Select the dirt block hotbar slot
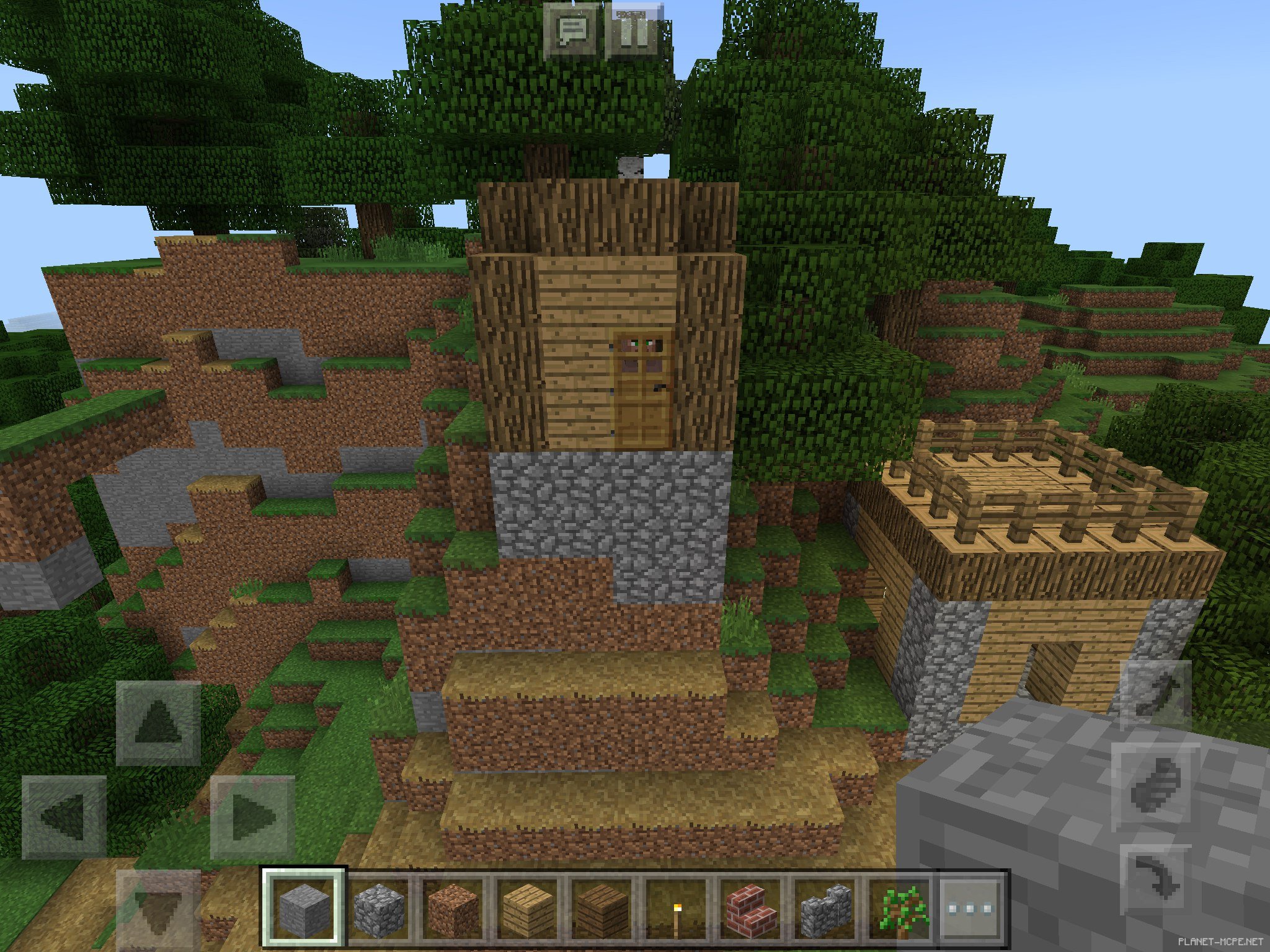This screenshot has width=1270, height=952. click(452, 910)
